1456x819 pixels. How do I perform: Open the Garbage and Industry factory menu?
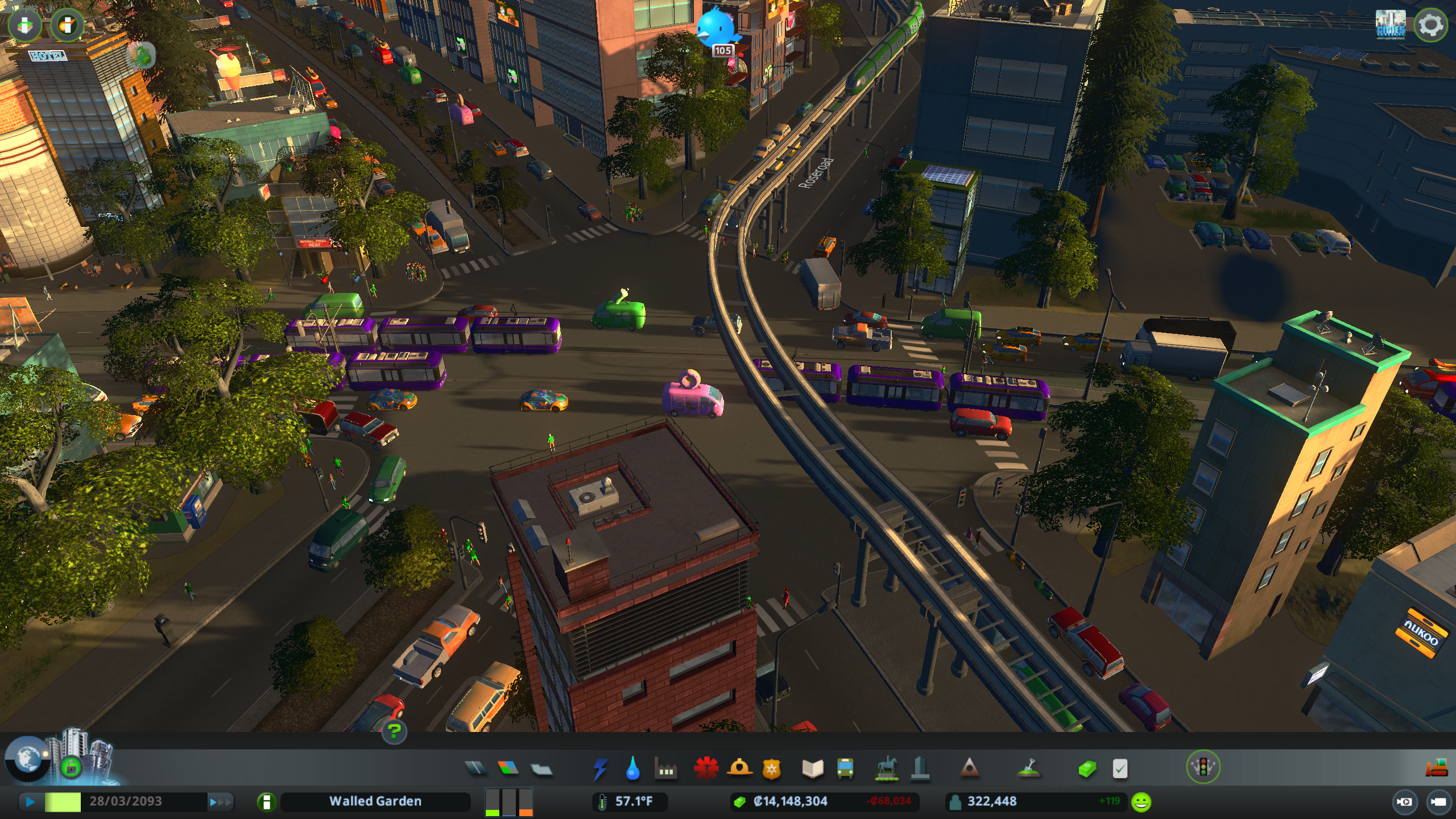tap(665, 769)
